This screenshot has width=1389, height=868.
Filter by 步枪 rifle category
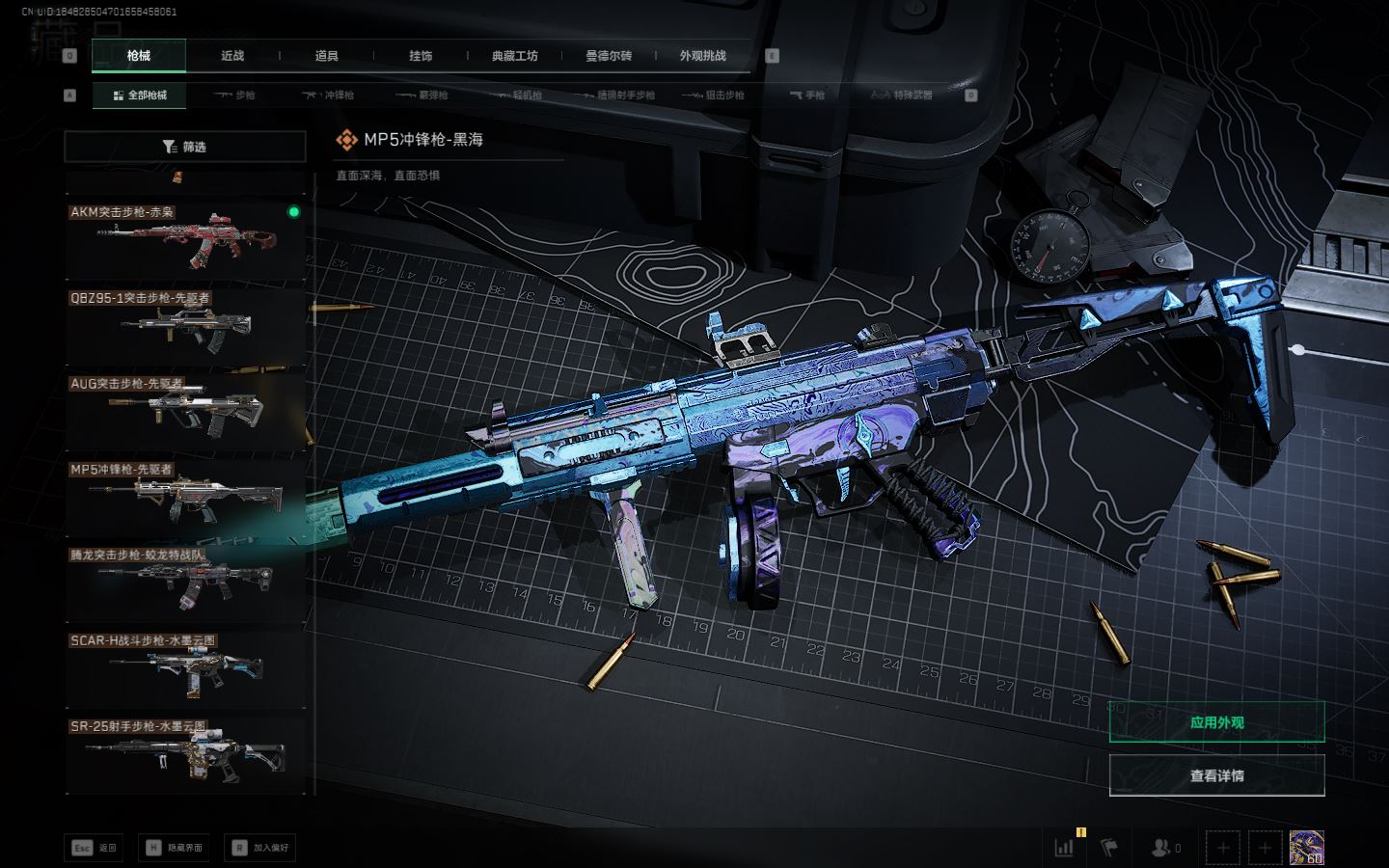[235, 95]
